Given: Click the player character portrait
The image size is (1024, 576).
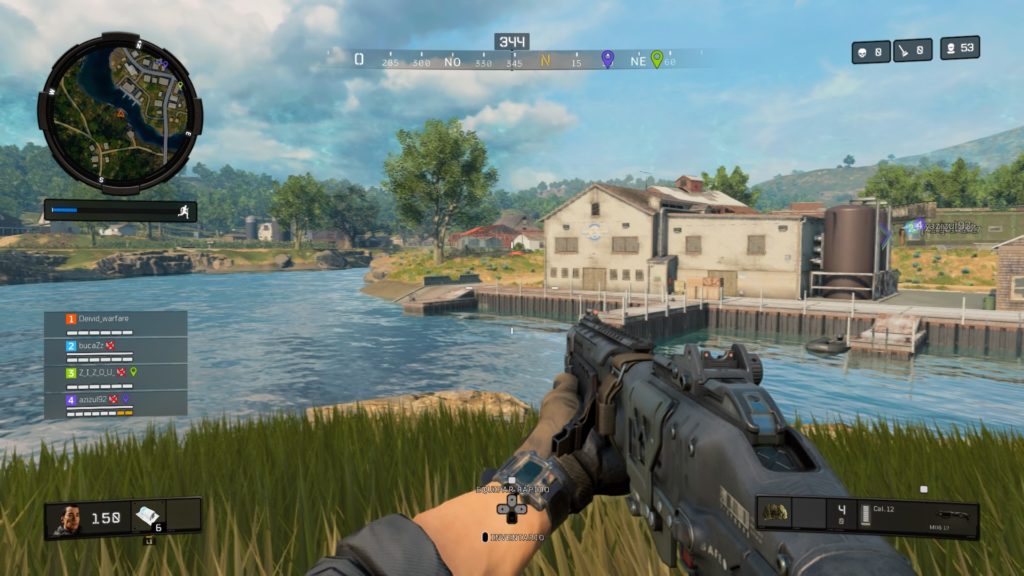Looking at the screenshot, I should pyautogui.click(x=68, y=519).
